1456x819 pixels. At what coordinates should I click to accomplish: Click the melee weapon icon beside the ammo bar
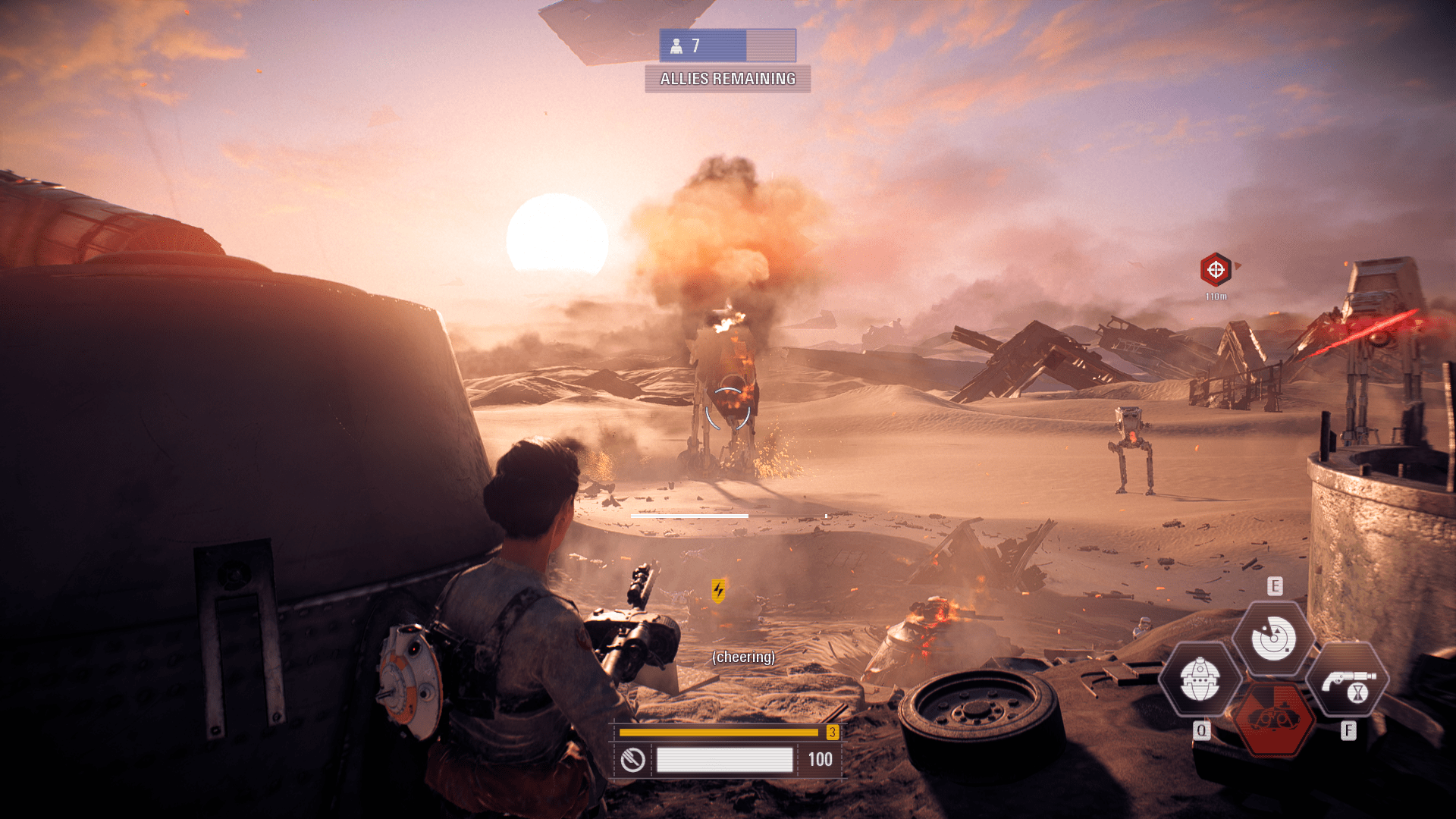(x=634, y=758)
